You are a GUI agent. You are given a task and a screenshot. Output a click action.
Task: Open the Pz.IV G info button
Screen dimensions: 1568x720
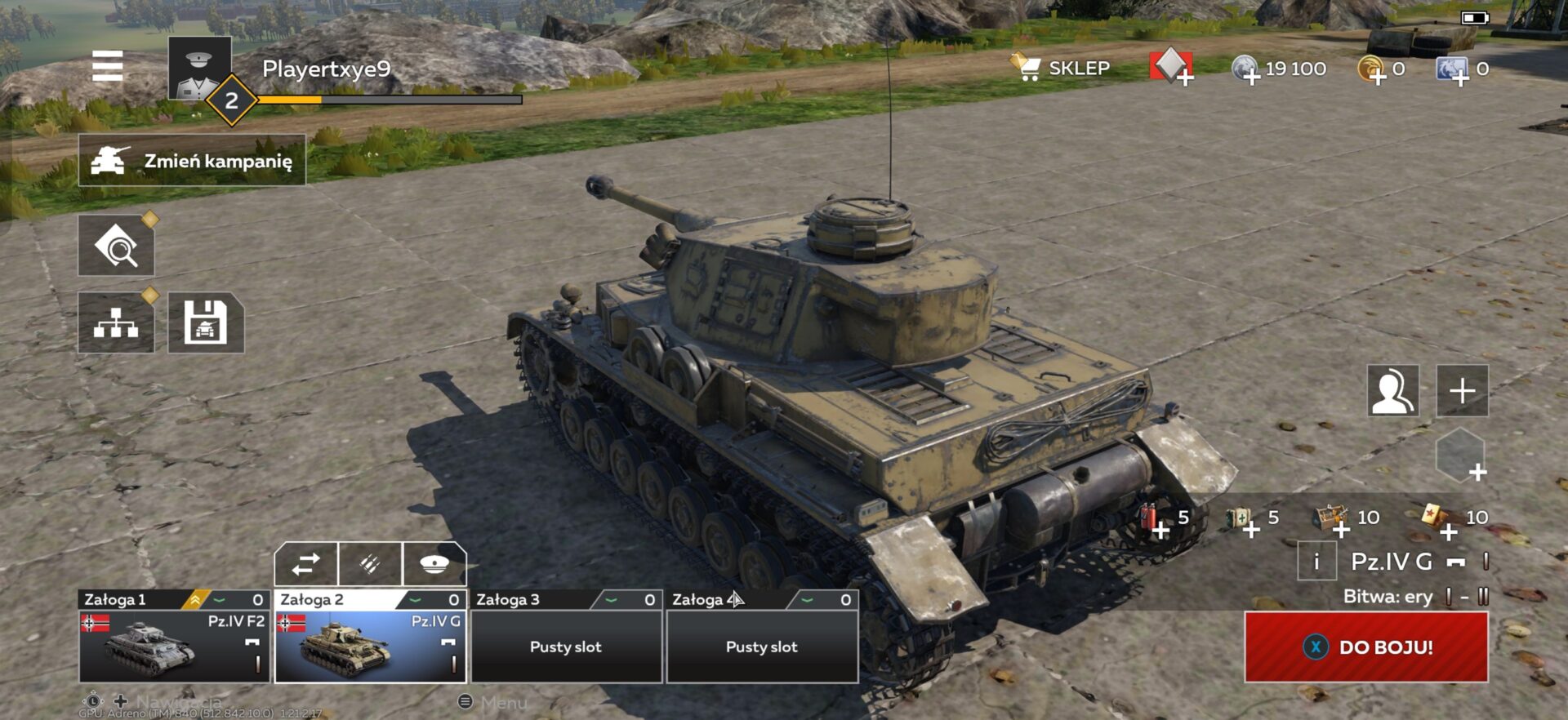[x=1316, y=562]
